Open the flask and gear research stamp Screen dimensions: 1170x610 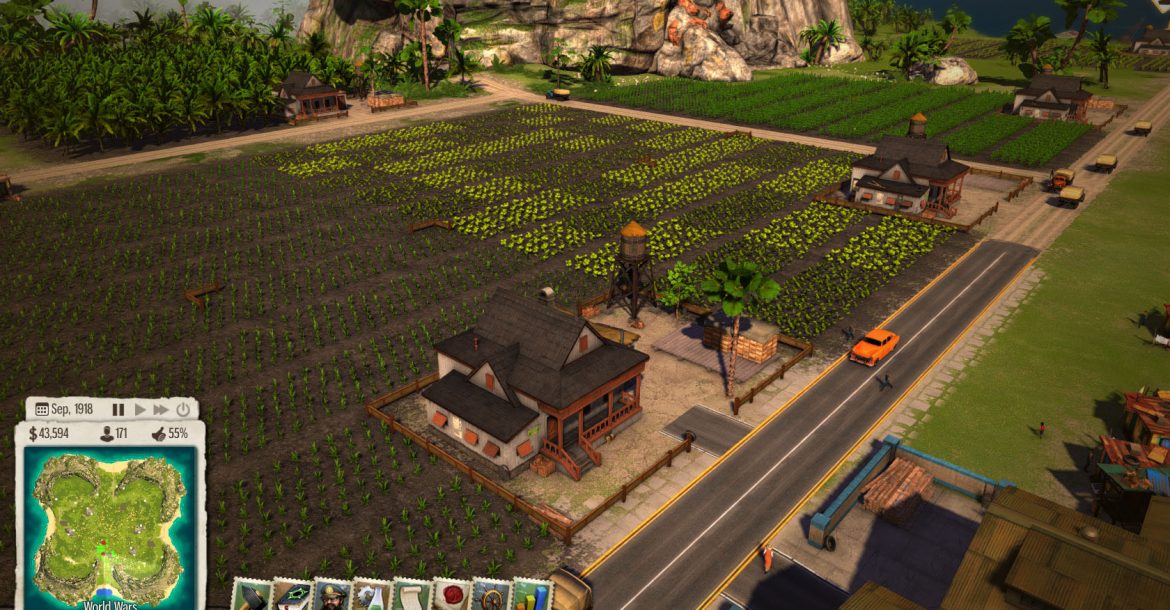(x=371, y=596)
